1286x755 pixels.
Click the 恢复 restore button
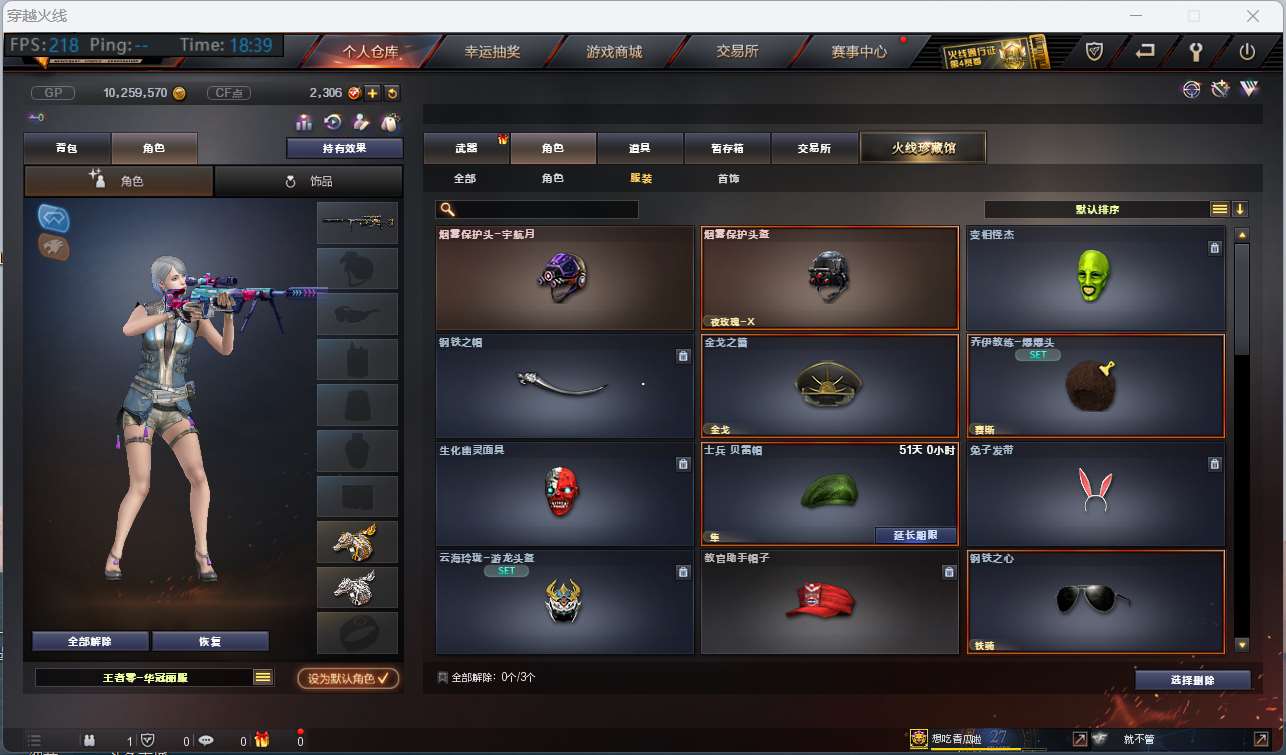(210, 641)
